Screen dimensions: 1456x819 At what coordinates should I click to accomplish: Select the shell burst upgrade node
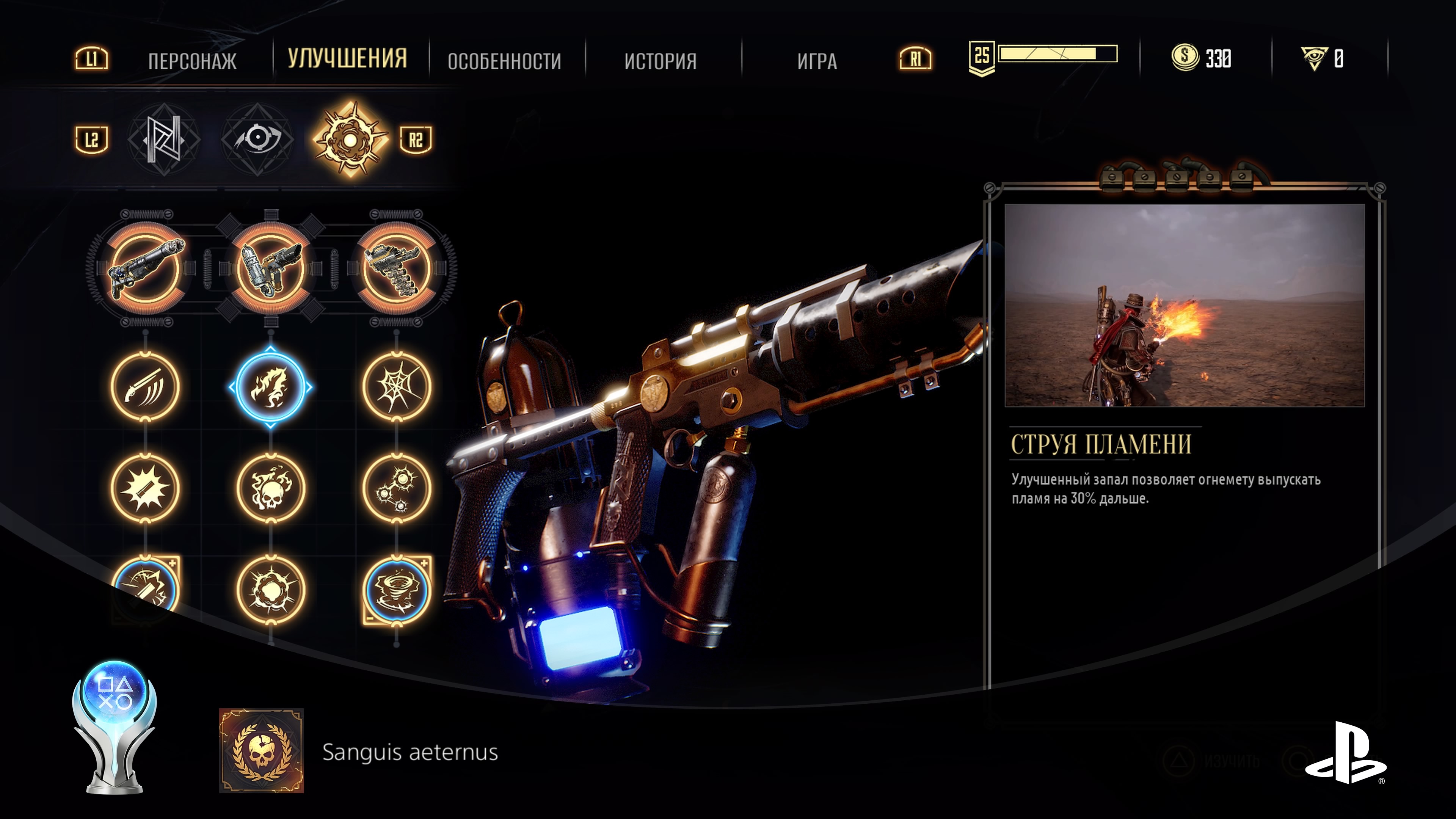pyautogui.click(x=145, y=488)
